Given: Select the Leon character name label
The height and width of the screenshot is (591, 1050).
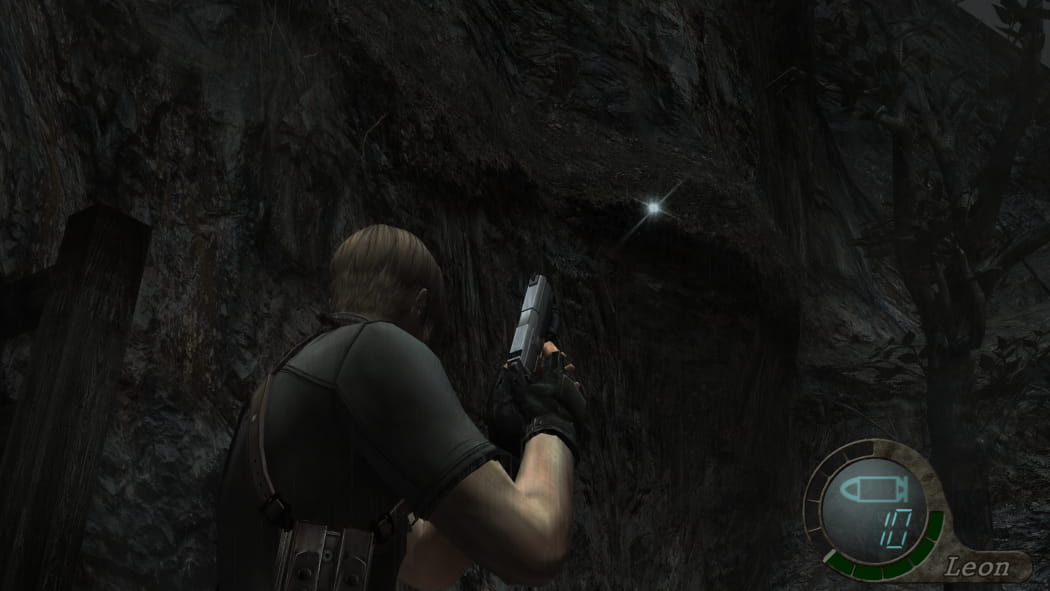Looking at the screenshot, I should (x=977, y=567).
